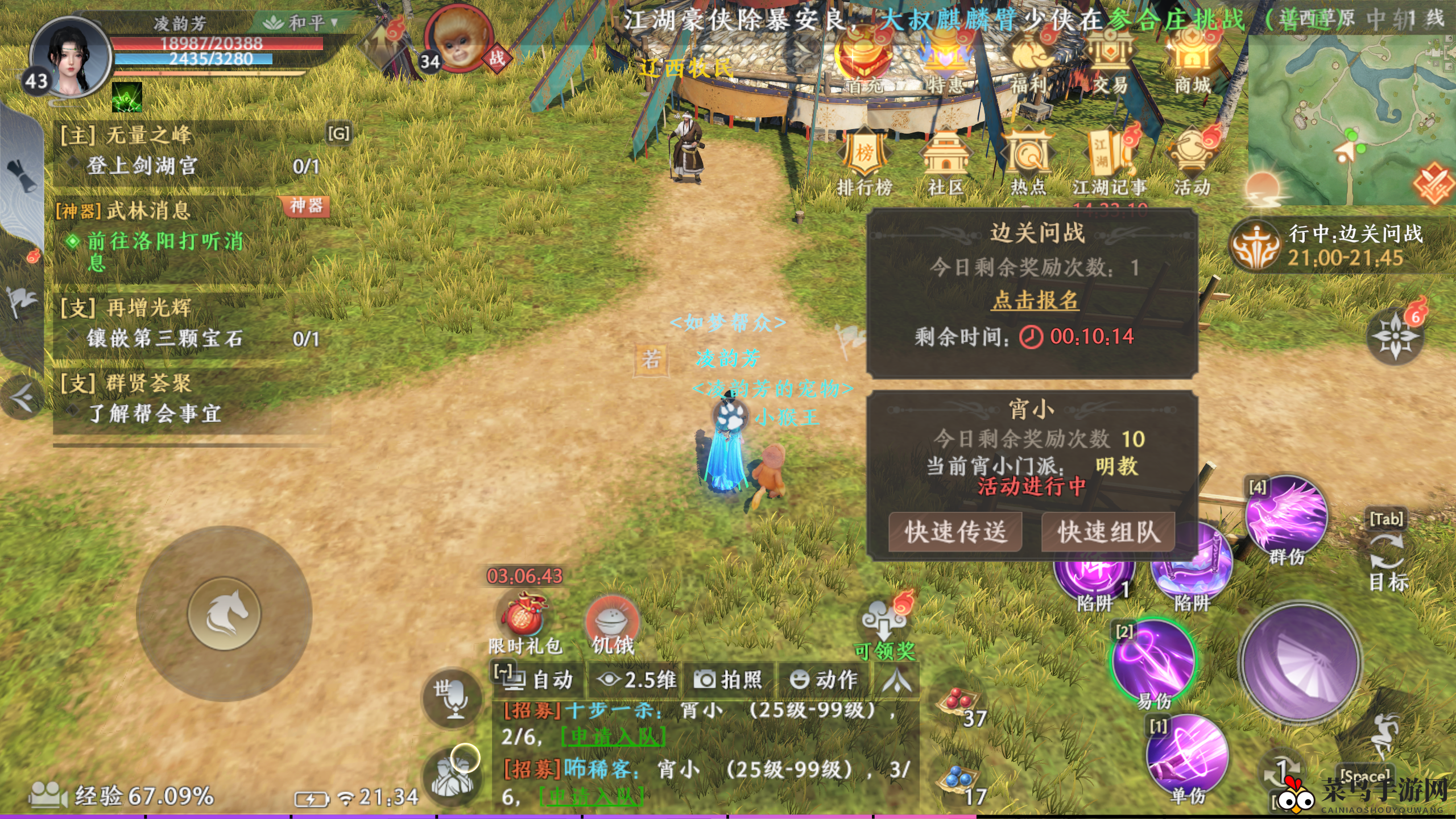
Task: Switch the 2.5维 camera view mode
Action: coord(636,680)
